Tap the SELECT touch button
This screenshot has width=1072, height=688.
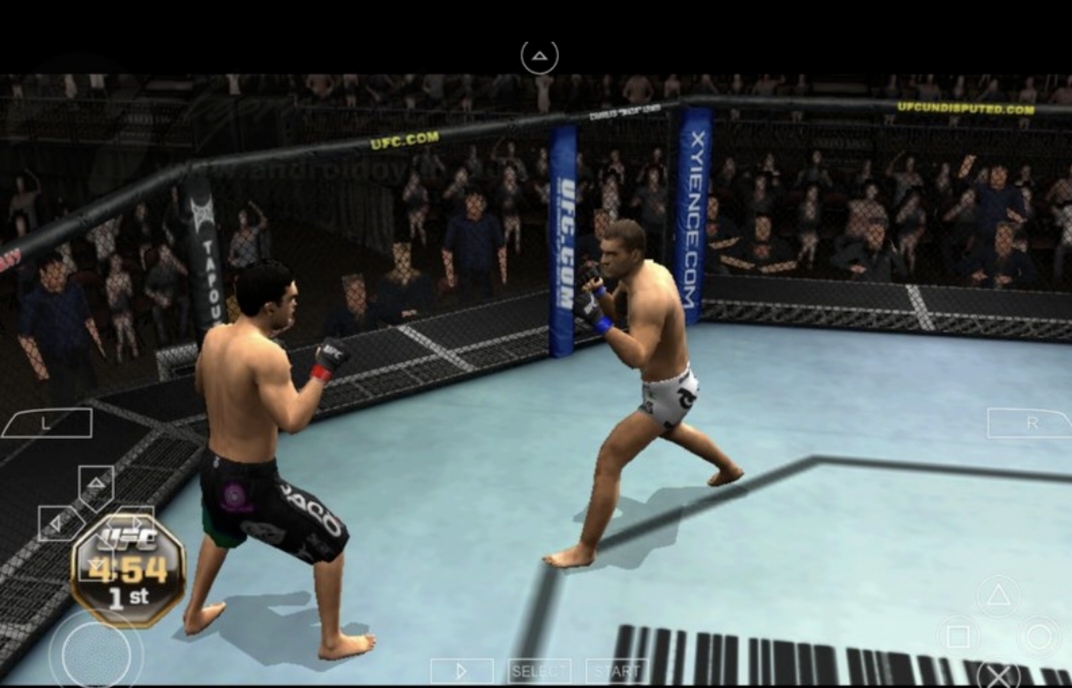pos(539,671)
